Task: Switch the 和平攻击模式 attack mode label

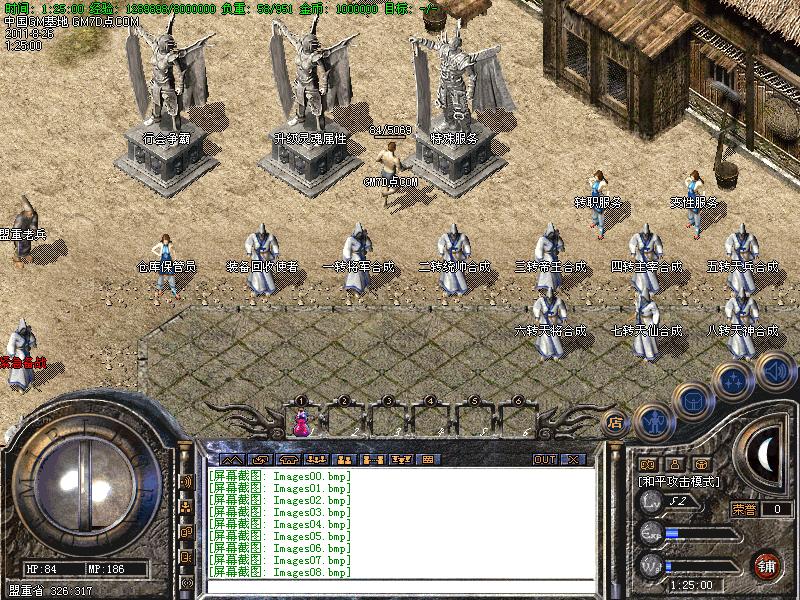Action: 679,481
